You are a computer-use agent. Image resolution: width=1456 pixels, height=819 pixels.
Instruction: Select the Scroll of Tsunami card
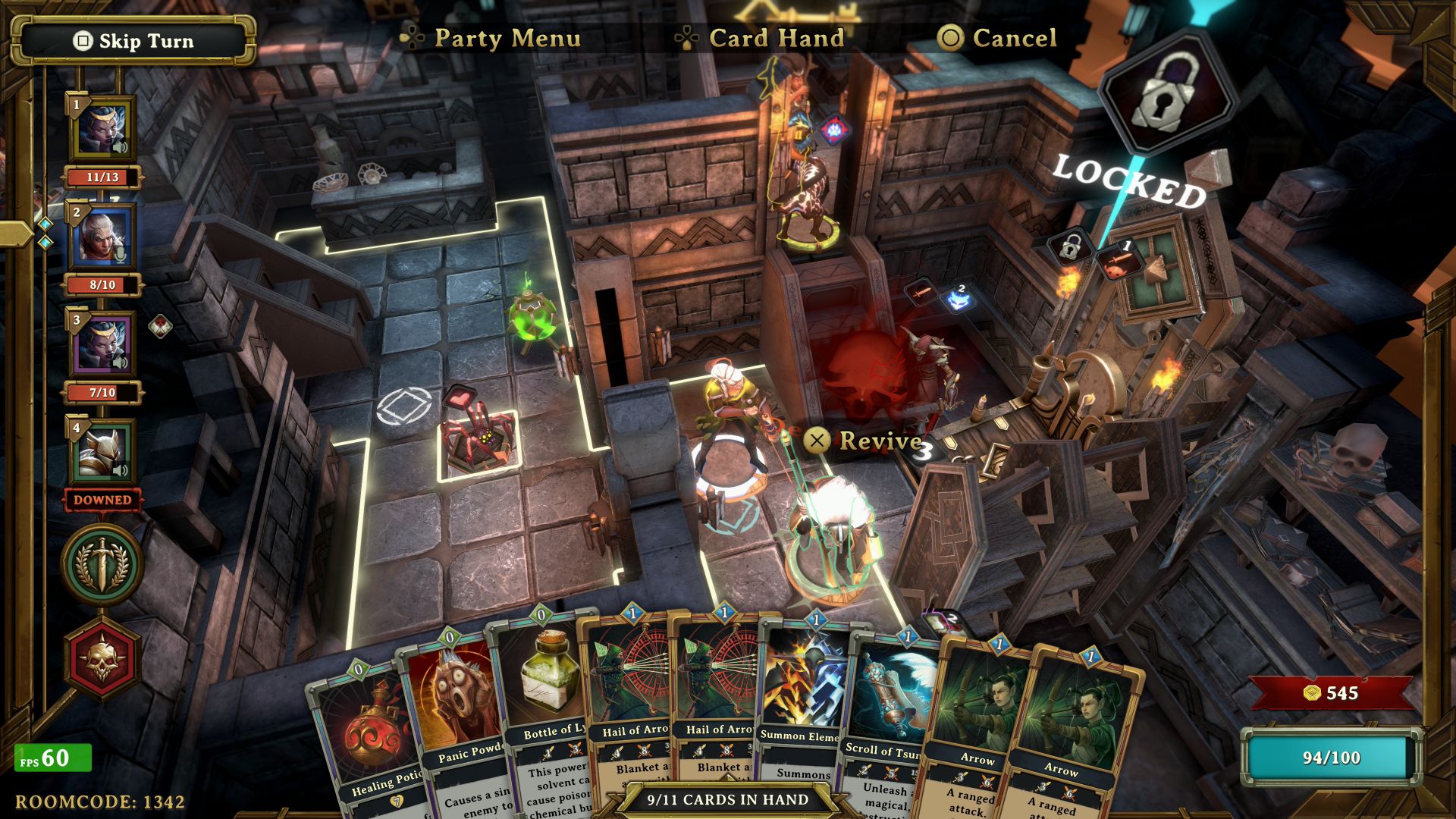click(886, 713)
